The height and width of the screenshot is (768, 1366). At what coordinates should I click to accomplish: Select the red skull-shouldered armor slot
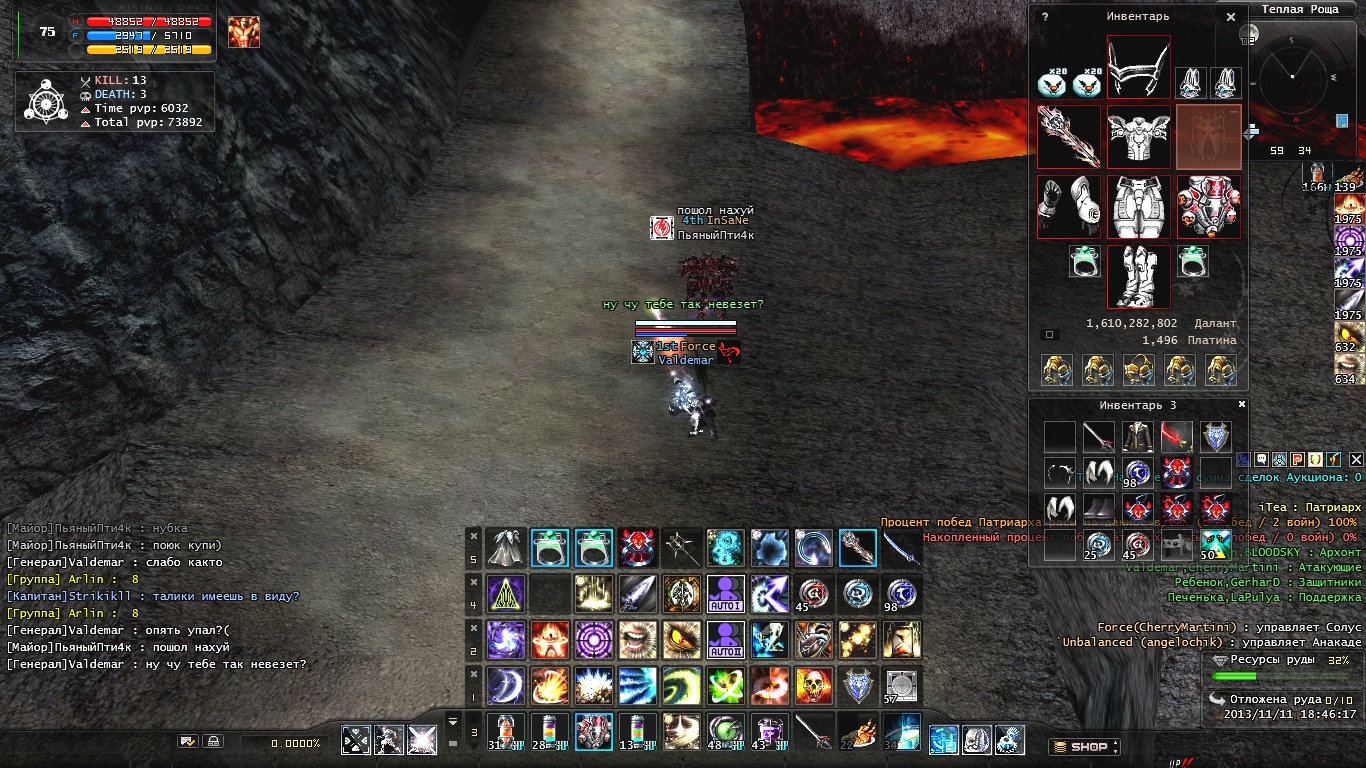pos(1208,207)
